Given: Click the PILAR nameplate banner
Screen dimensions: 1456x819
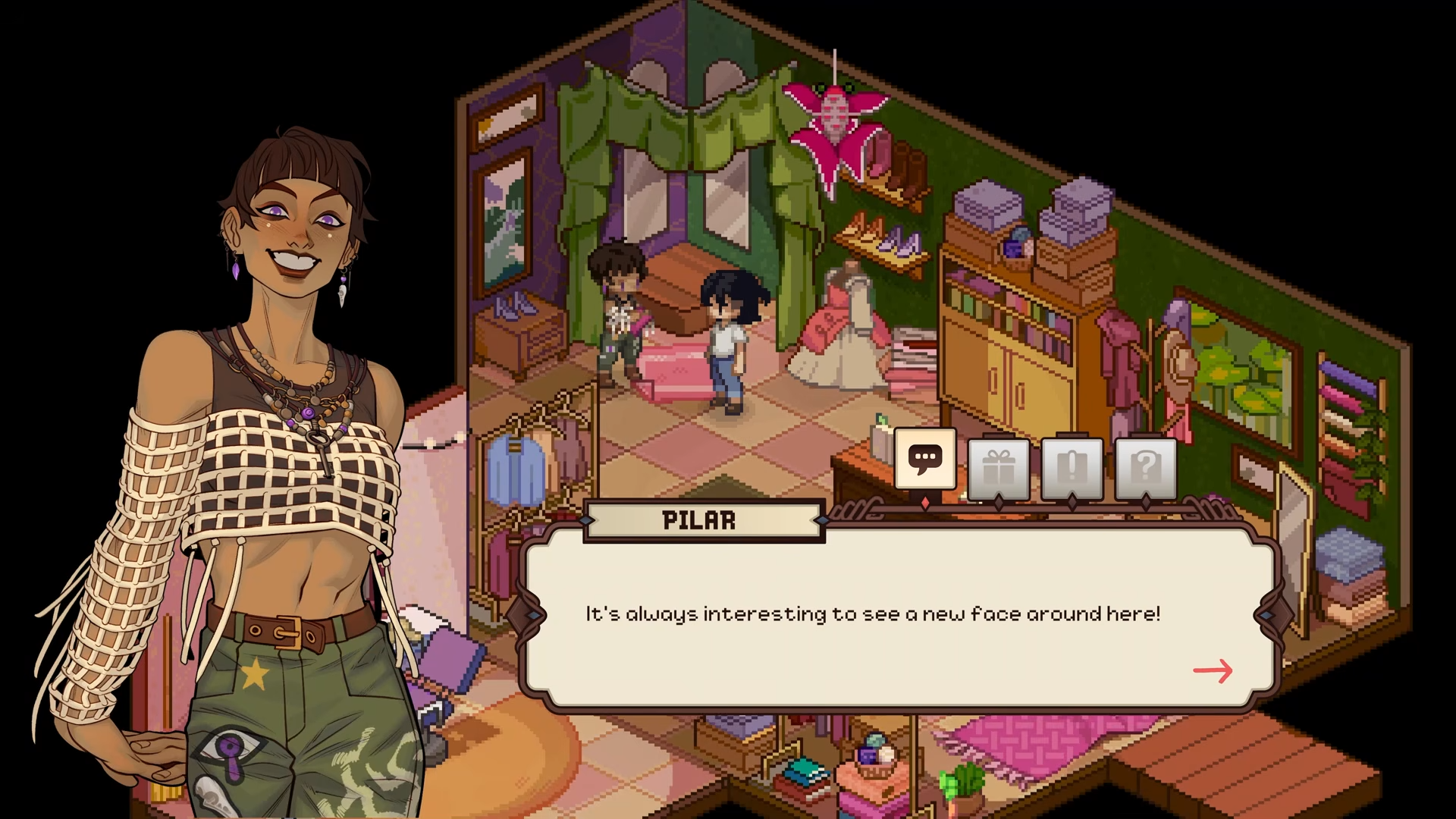Looking at the screenshot, I should click(704, 519).
